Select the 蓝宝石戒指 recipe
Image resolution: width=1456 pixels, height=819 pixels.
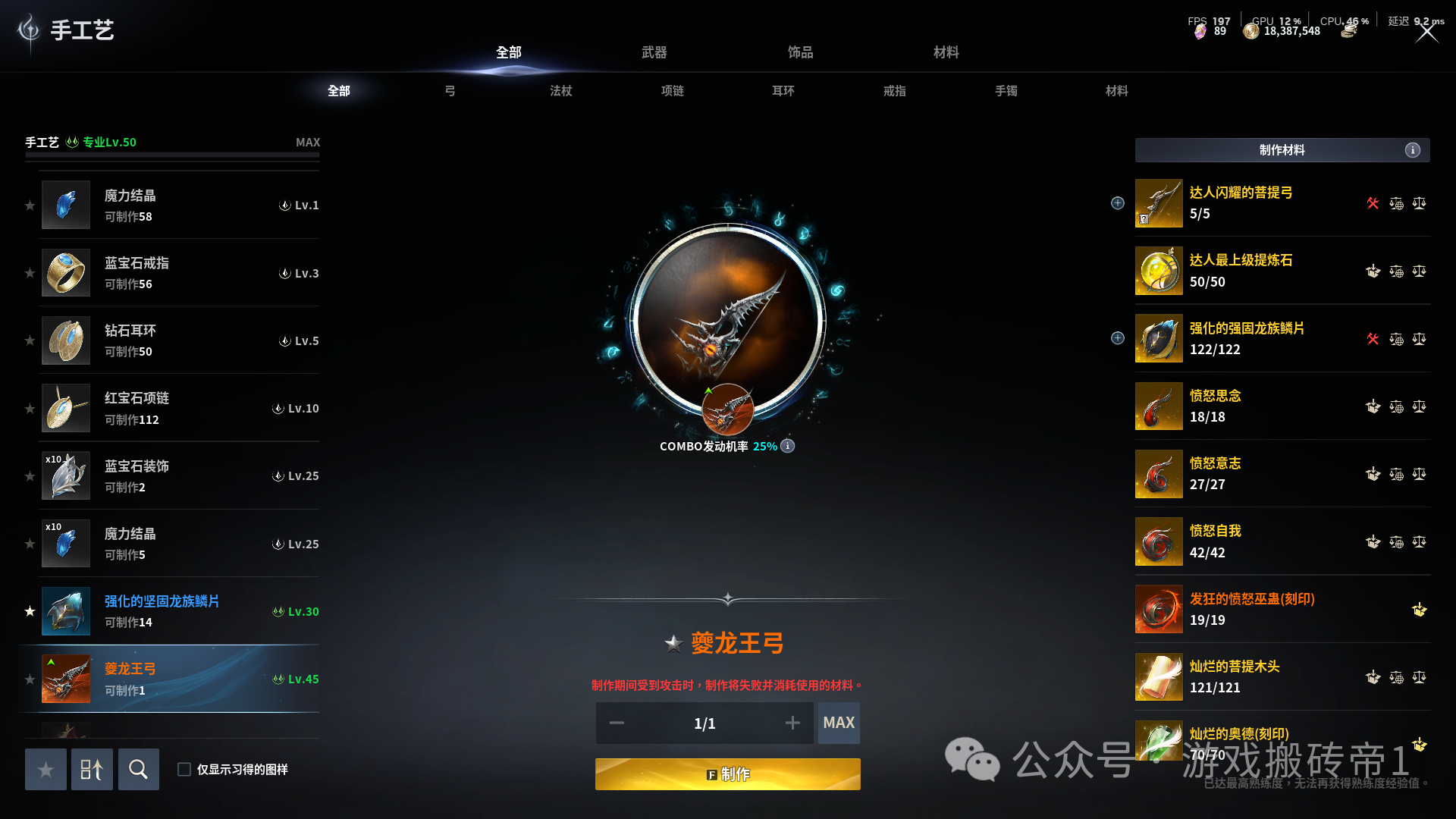coord(180,273)
